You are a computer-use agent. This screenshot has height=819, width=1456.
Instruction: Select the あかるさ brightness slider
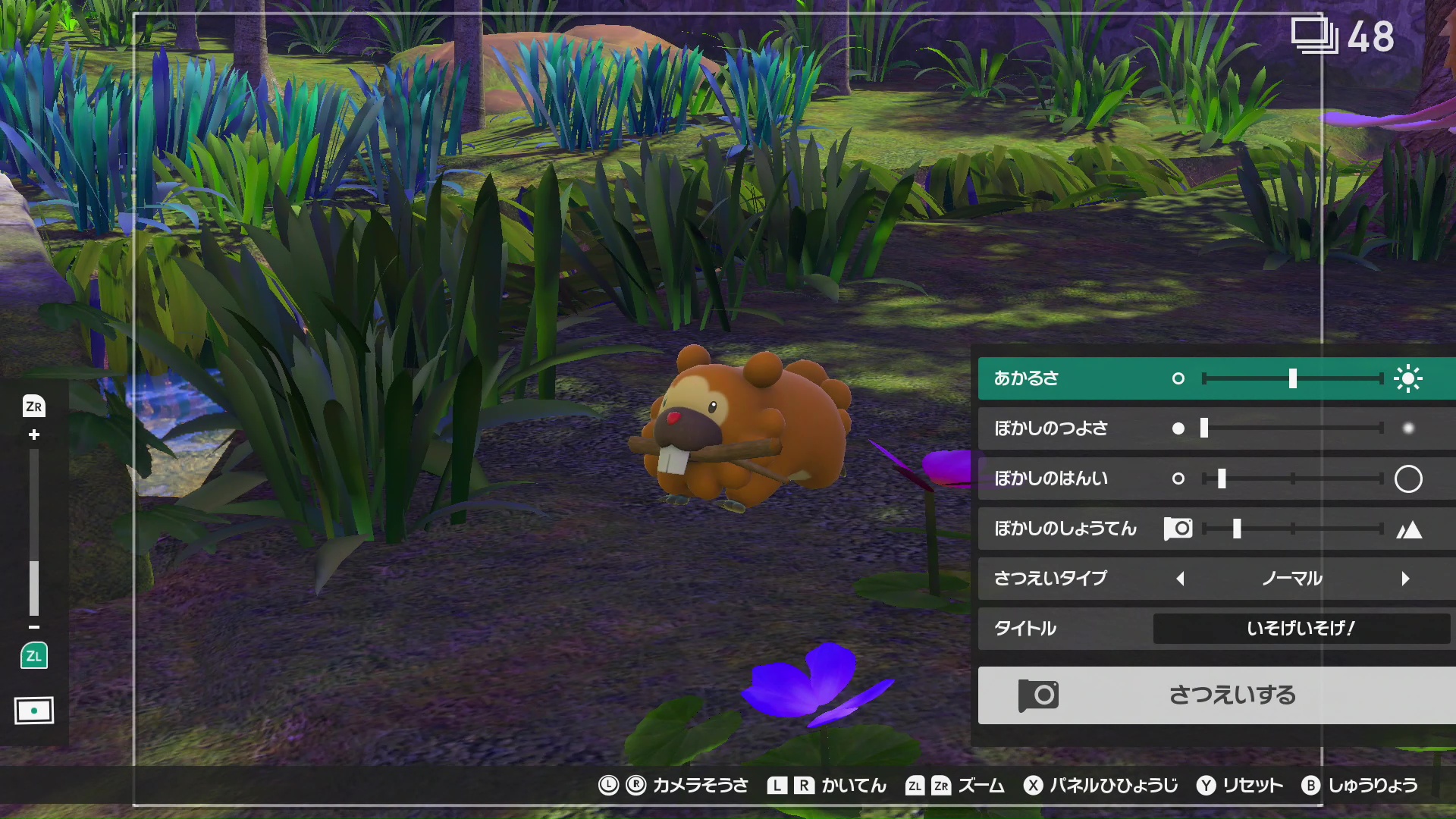pyautogui.click(x=1292, y=378)
